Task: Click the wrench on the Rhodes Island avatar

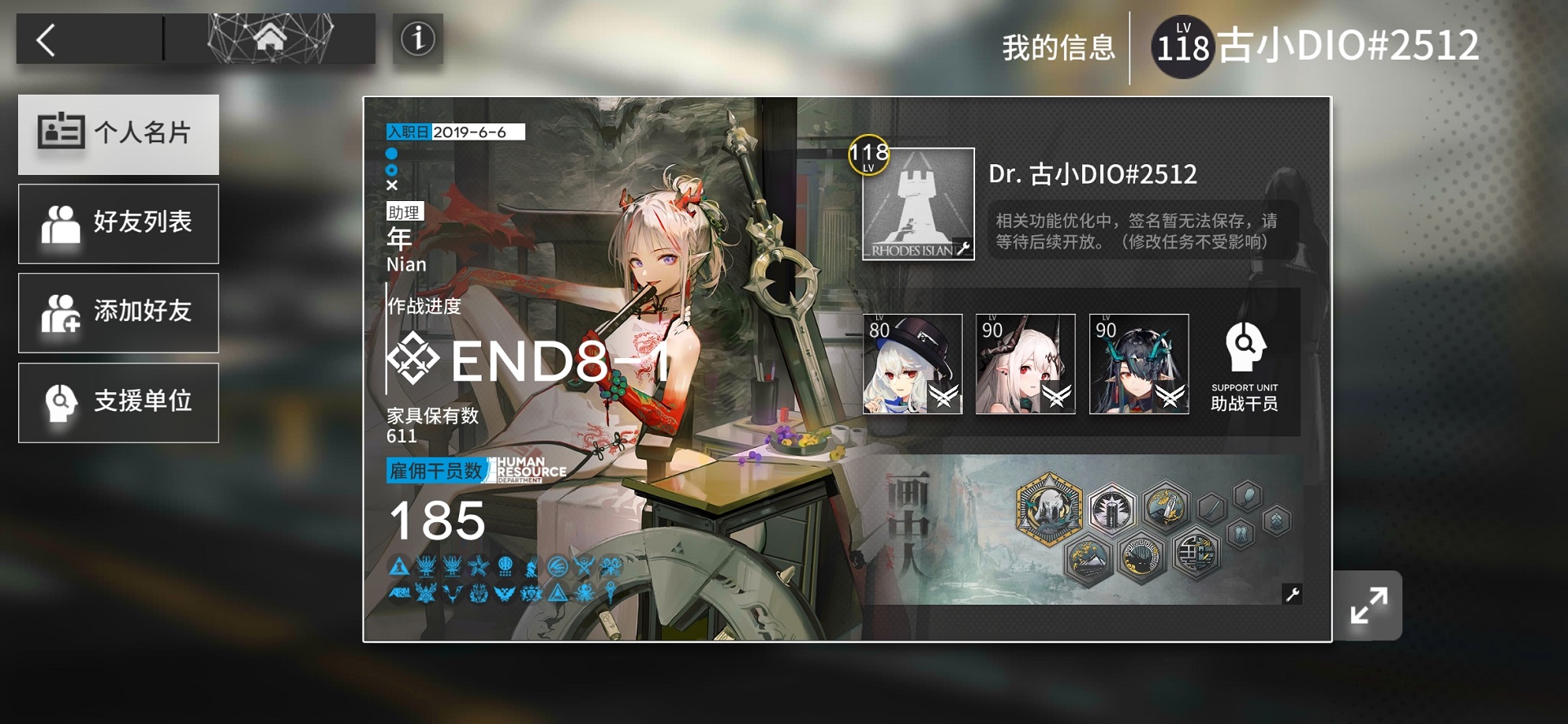Action: pyautogui.click(x=964, y=249)
